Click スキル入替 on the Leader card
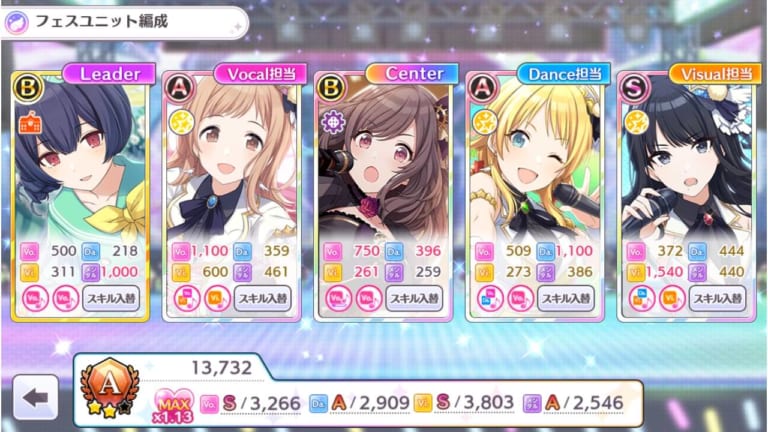Image resolution: width=768 pixels, height=432 pixels. click(112, 297)
